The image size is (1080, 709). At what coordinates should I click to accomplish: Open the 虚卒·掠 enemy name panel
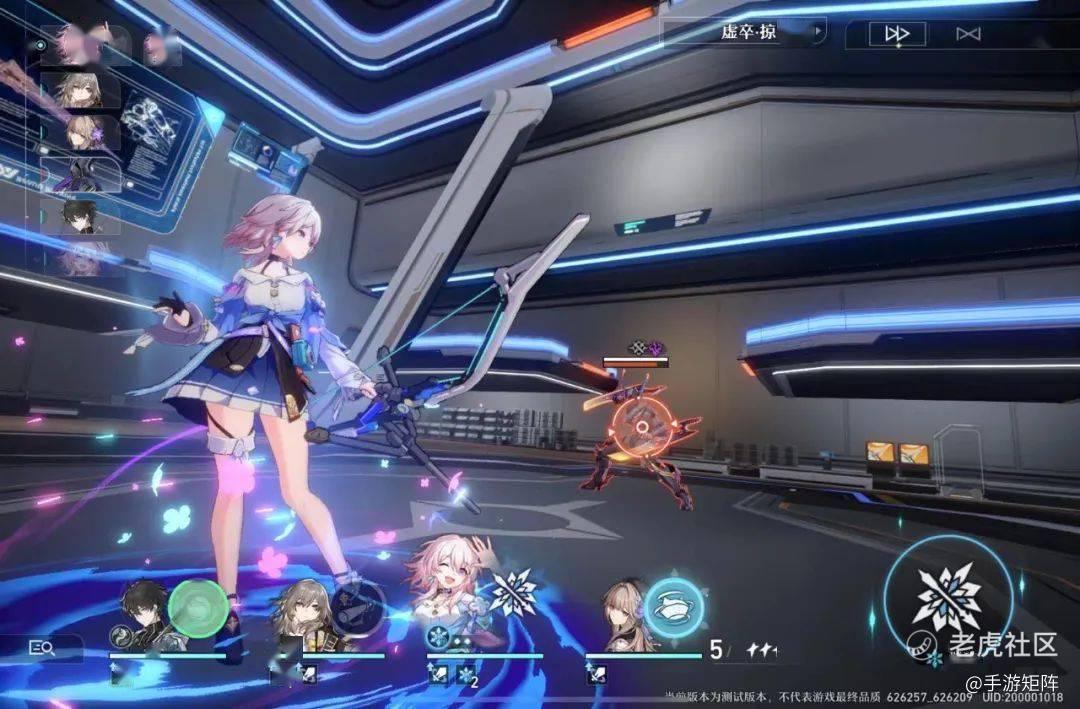coord(748,32)
